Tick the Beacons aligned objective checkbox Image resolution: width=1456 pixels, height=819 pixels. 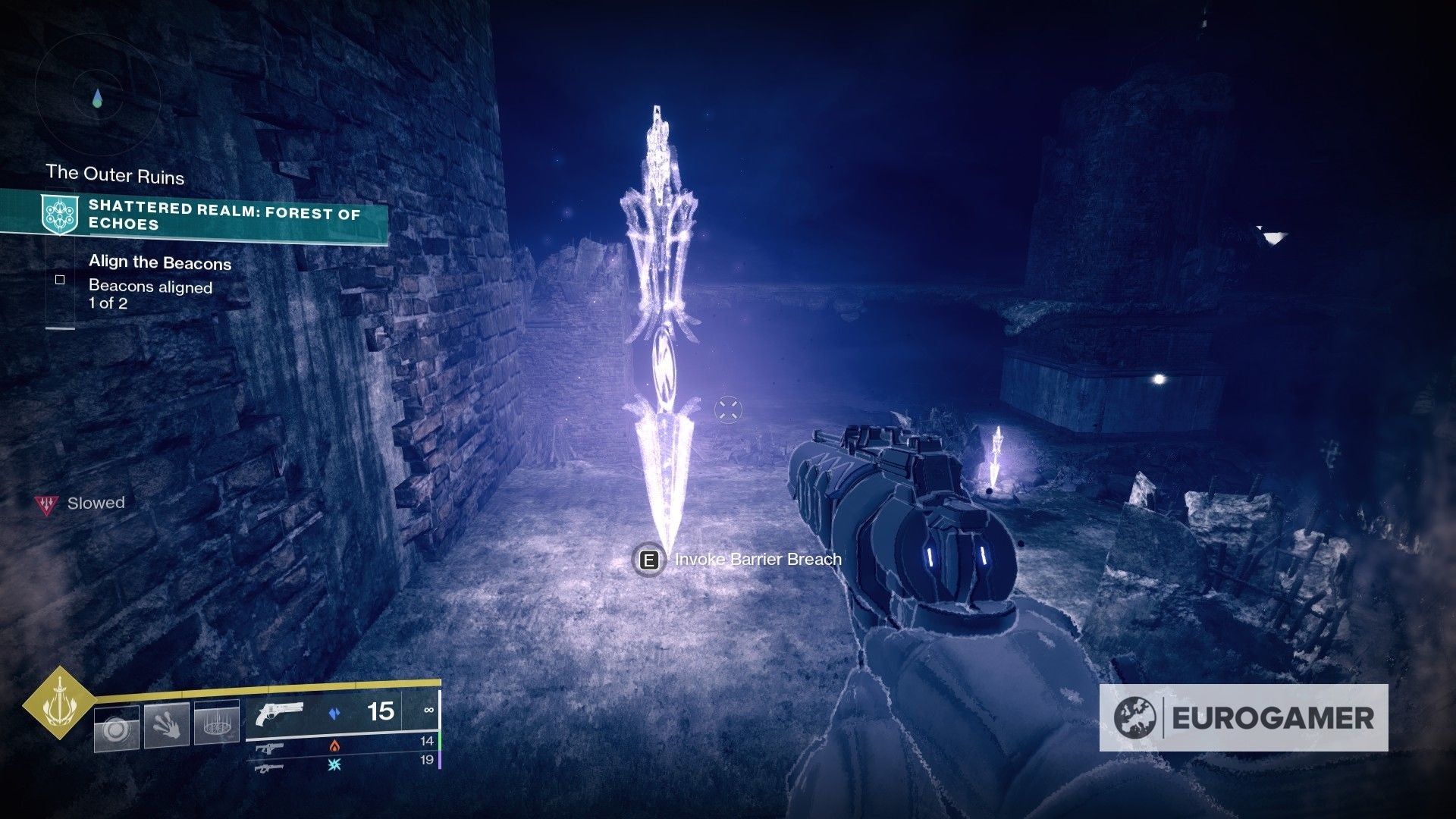tap(60, 280)
